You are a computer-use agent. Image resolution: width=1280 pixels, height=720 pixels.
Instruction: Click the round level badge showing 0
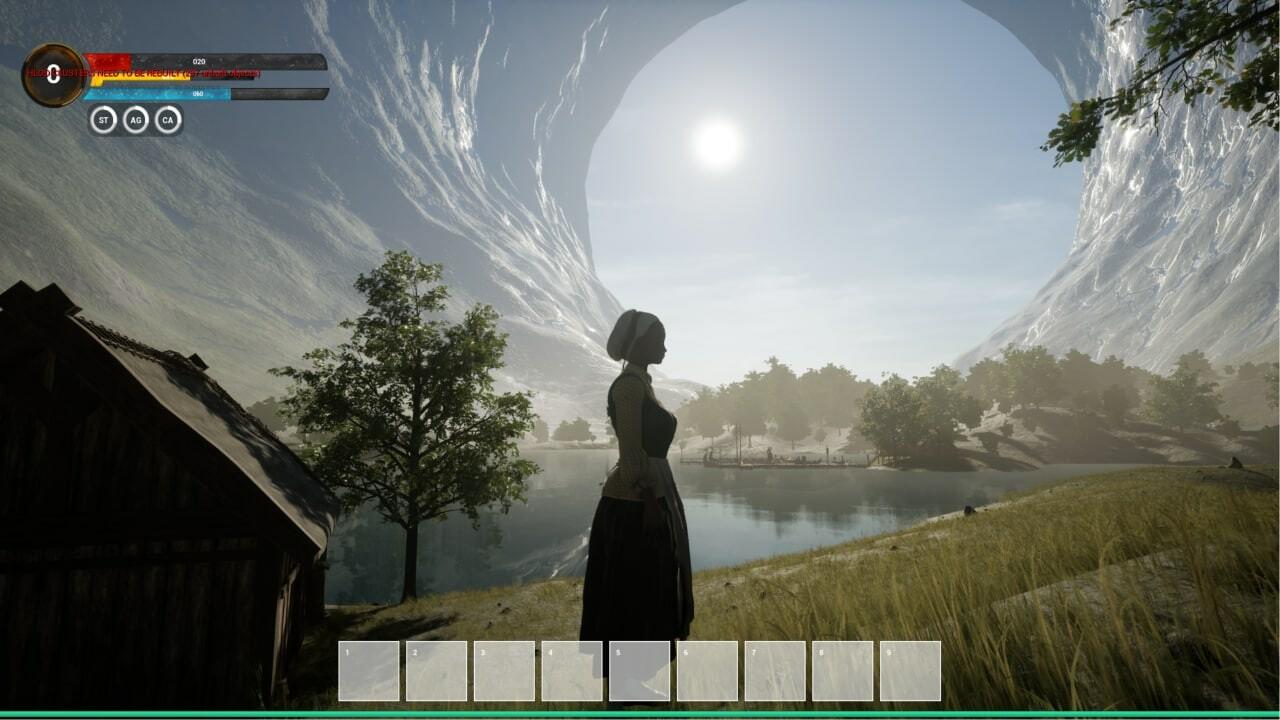(54, 75)
